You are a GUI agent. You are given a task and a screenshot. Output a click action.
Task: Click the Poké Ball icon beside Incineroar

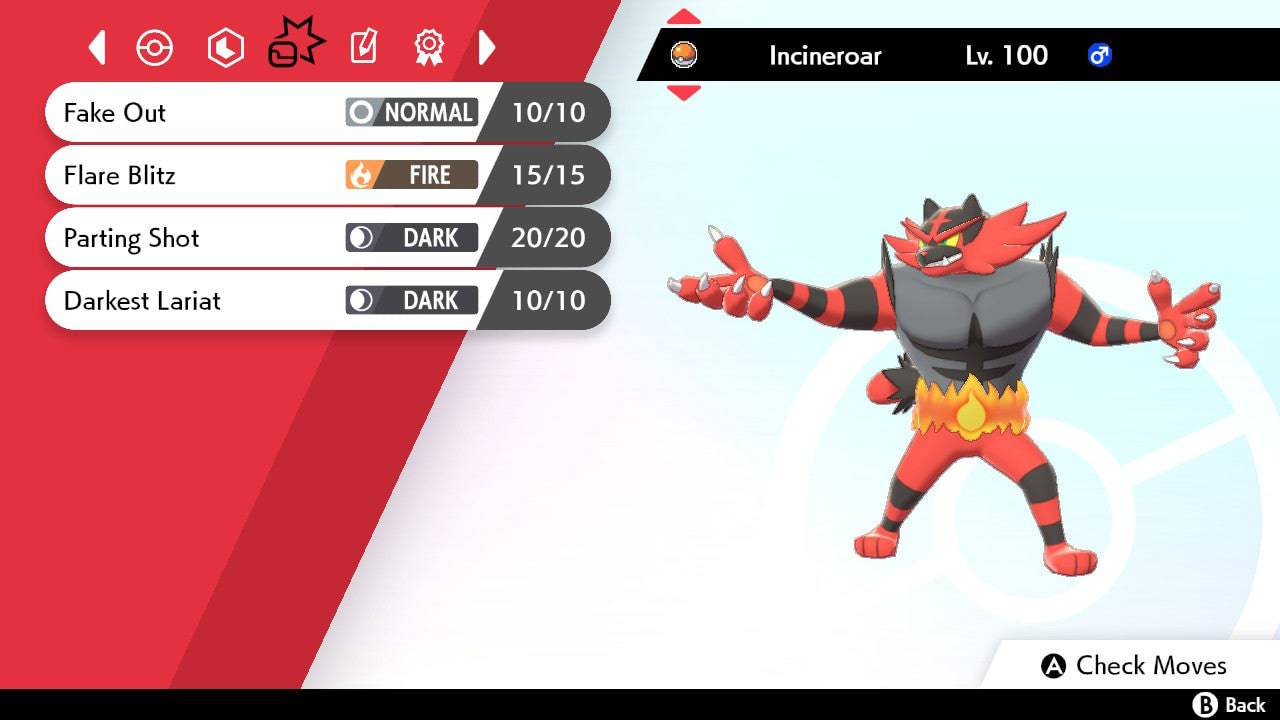(x=685, y=56)
